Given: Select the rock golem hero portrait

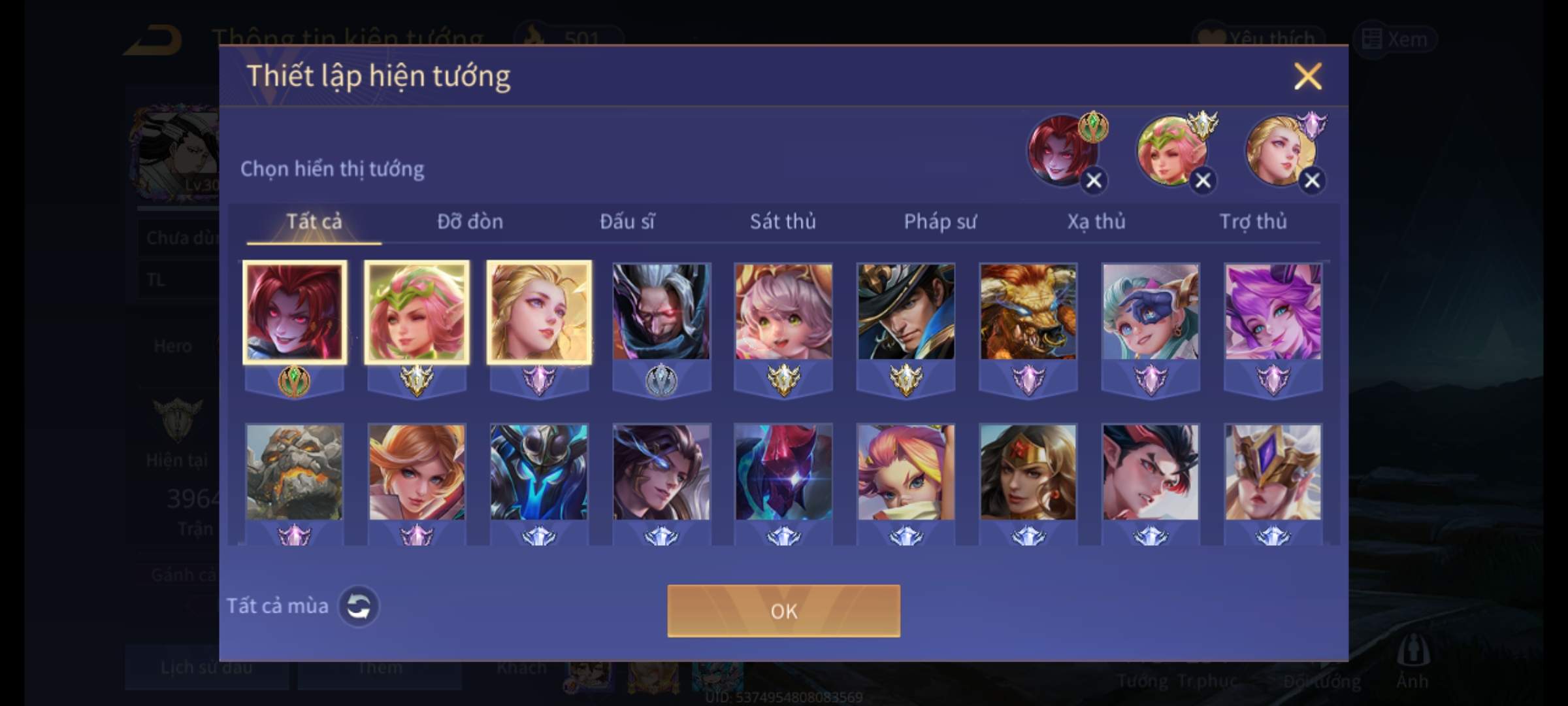Looking at the screenshot, I should pyautogui.click(x=294, y=473).
